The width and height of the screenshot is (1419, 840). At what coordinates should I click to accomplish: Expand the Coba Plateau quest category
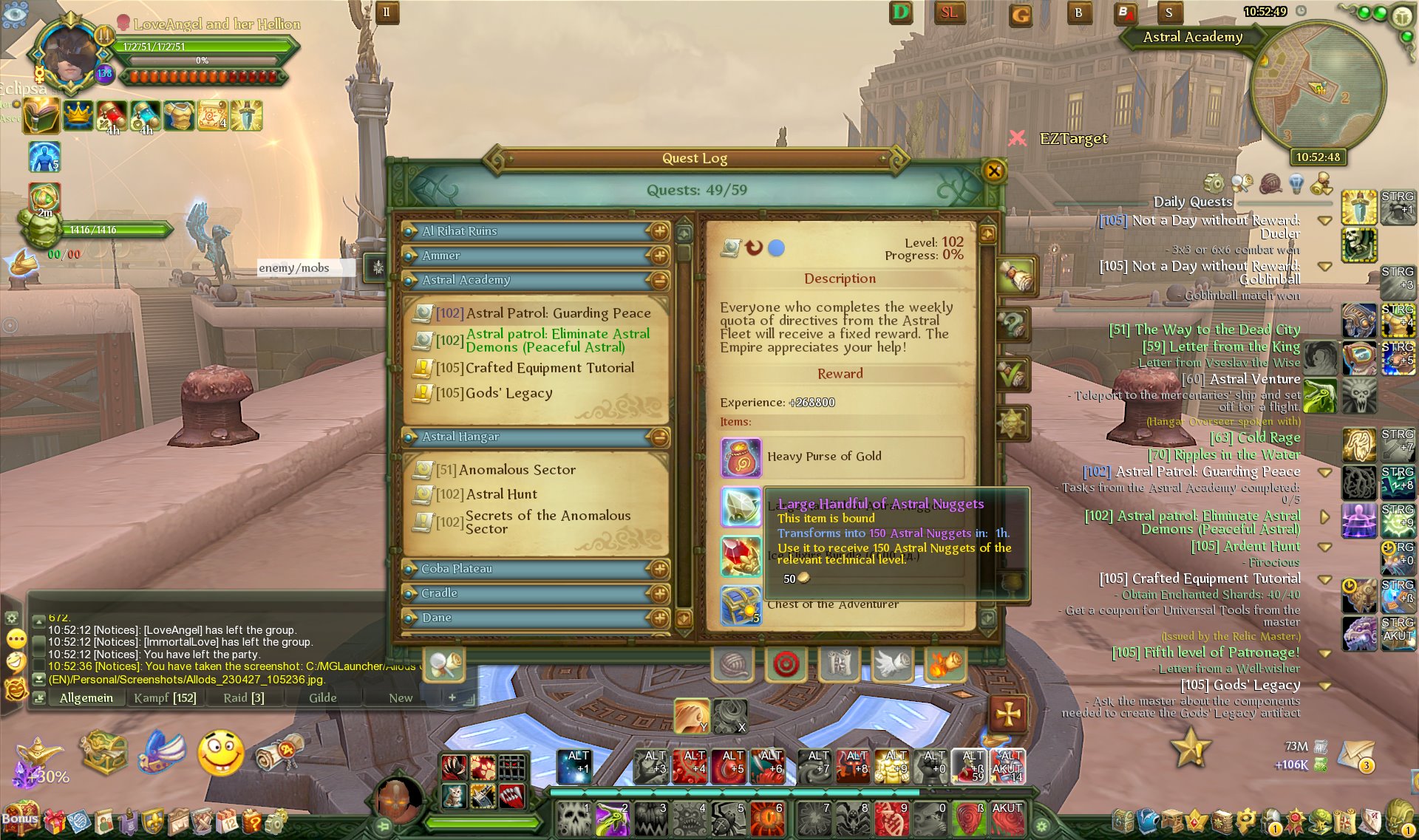(659, 569)
